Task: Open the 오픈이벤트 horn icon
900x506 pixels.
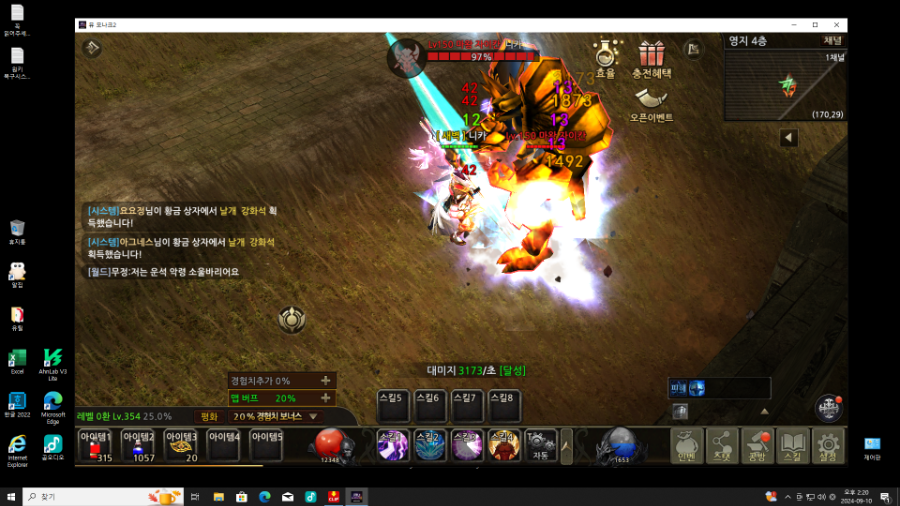Action: point(651,102)
